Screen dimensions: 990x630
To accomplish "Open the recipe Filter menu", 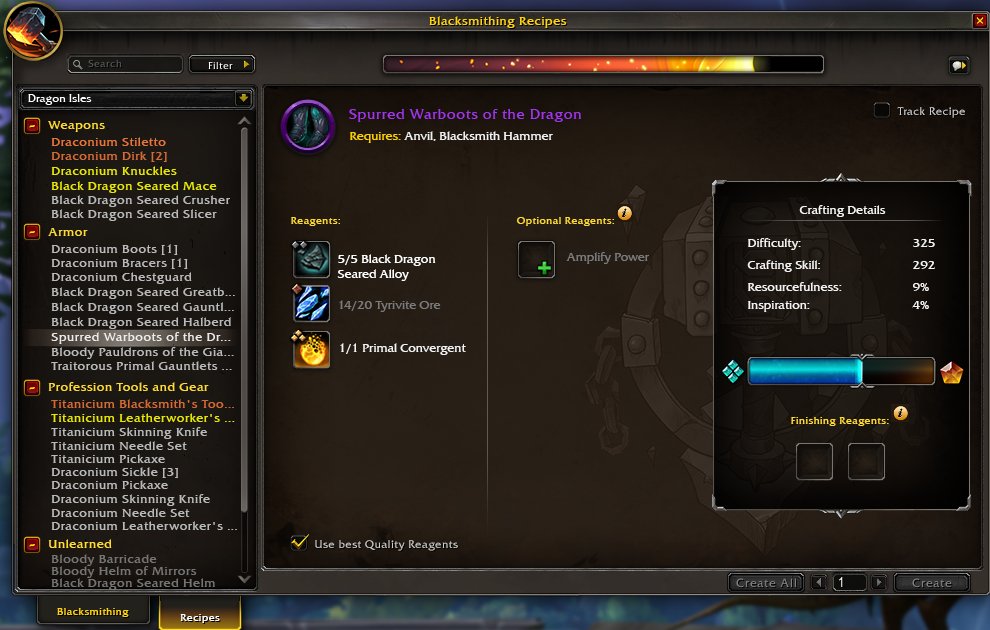I will (x=221, y=65).
